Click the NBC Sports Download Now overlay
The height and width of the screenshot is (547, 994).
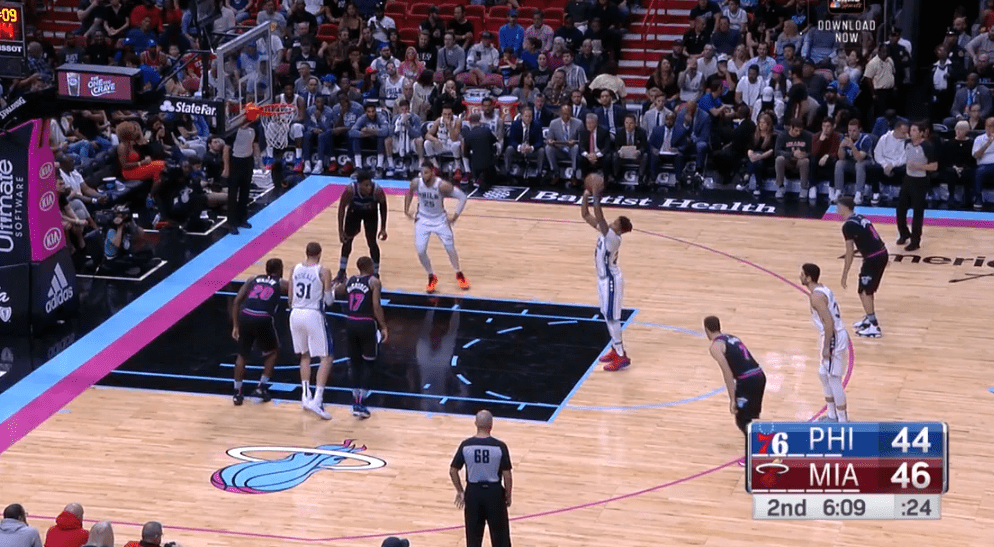[x=846, y=23]
